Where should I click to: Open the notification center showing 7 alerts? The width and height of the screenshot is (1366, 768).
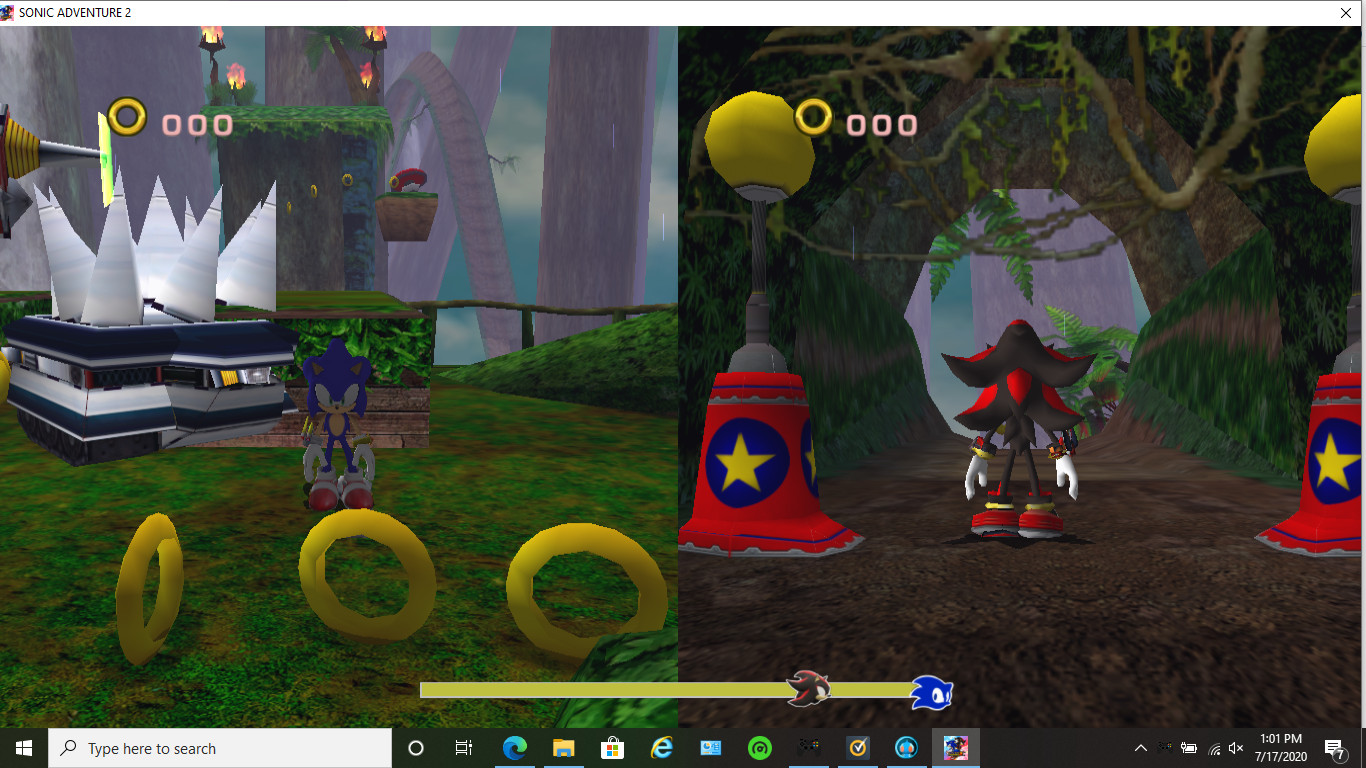[x=1334, y=748]
